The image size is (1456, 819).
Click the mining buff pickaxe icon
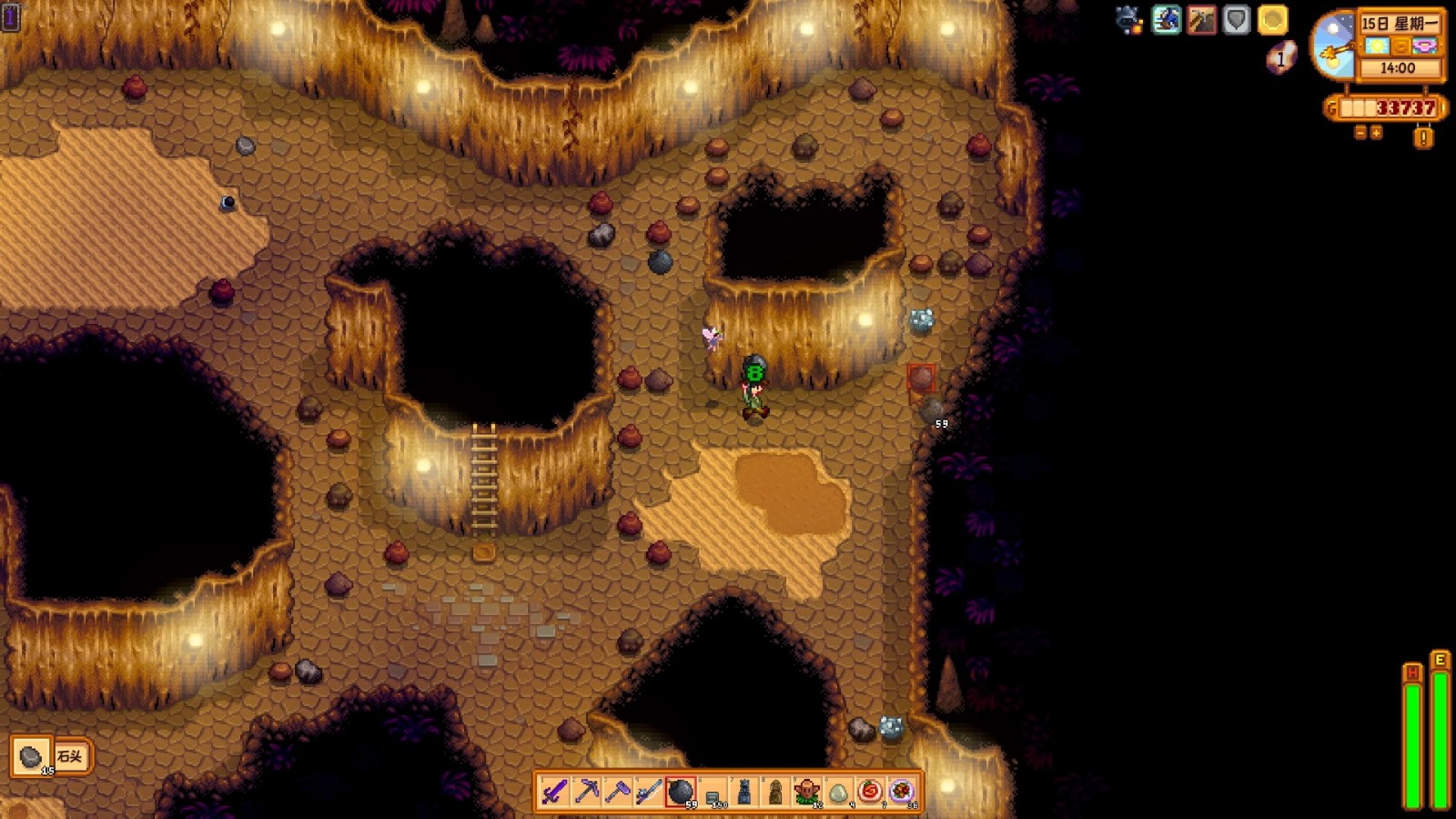point(1201,20)
